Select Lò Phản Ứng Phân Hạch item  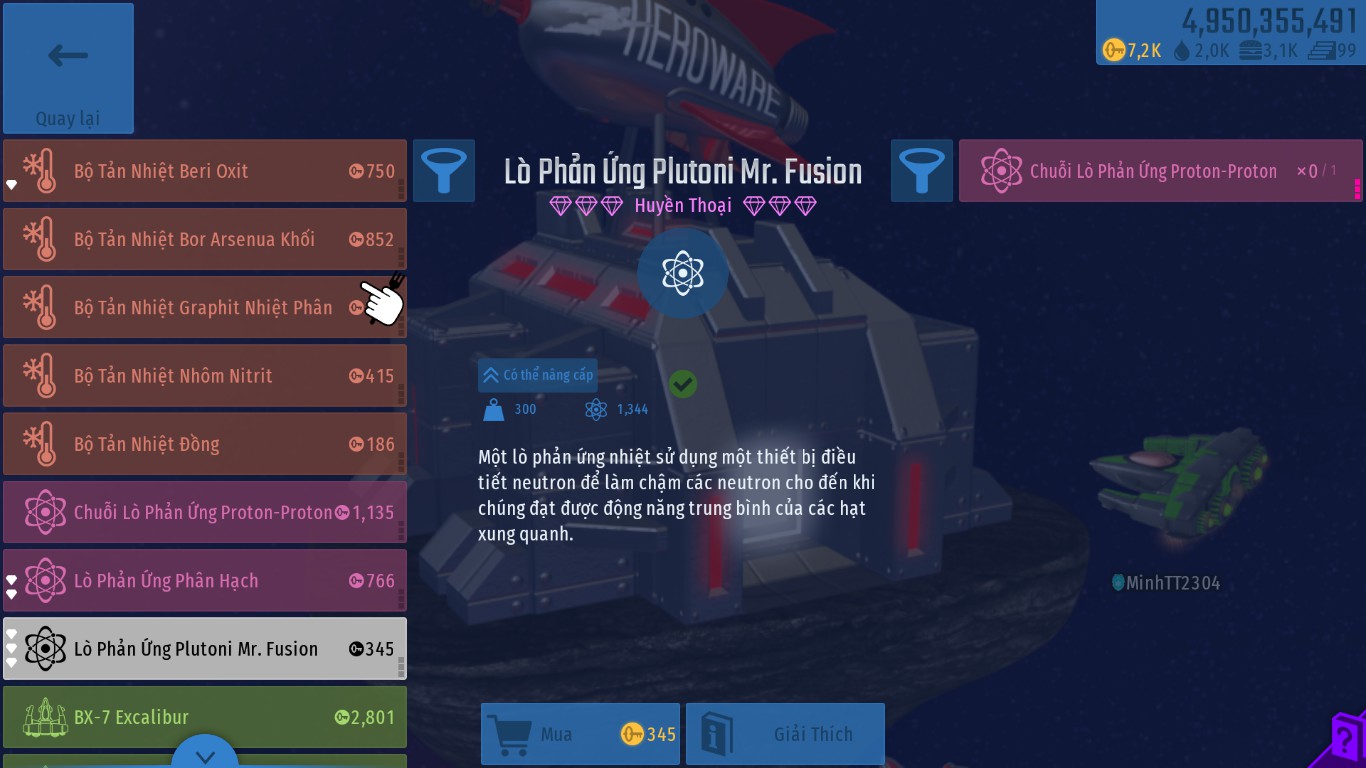[x=204, y=580]
